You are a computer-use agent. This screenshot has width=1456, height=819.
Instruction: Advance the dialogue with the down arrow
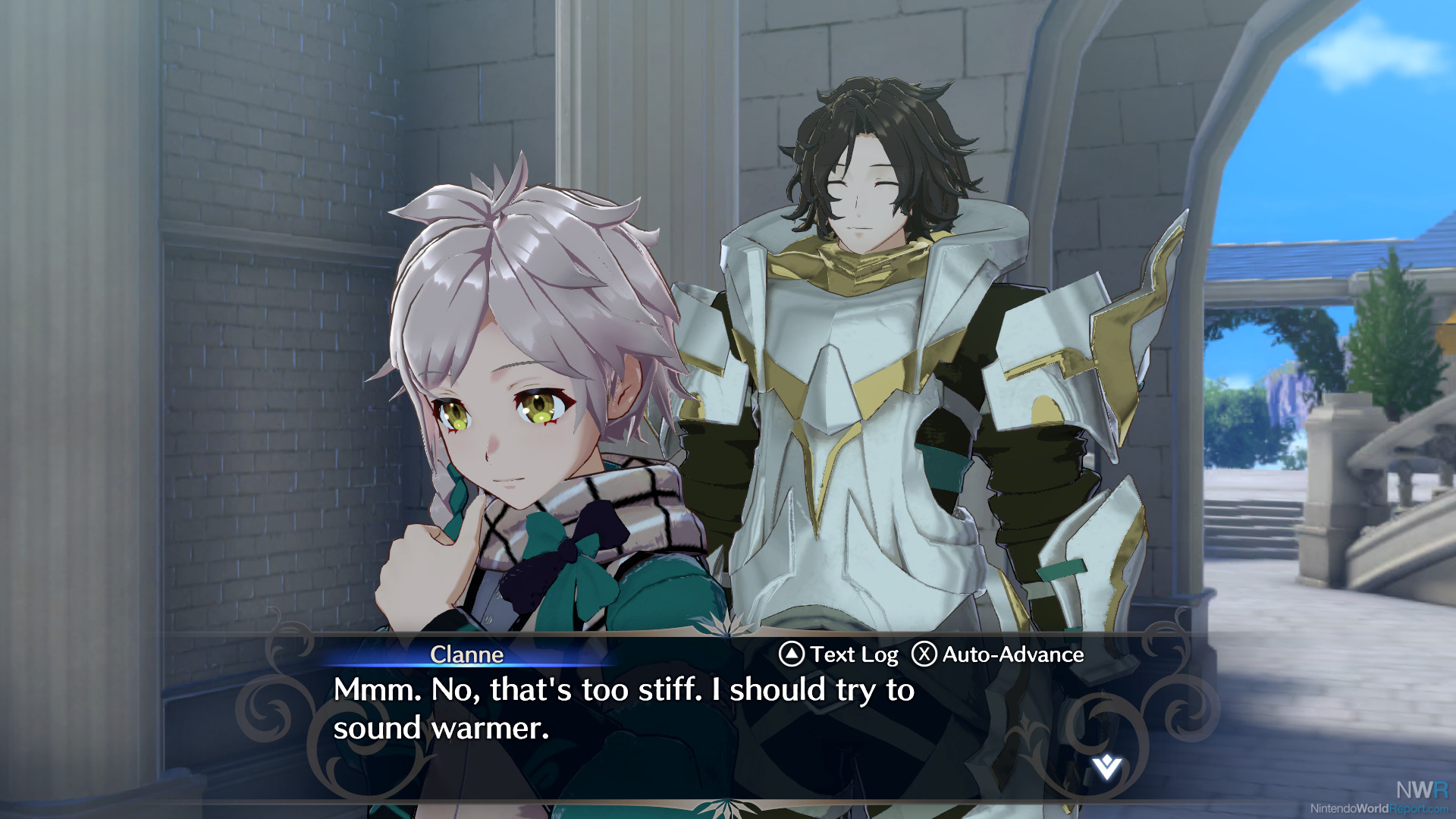(x=1106, y=767)
